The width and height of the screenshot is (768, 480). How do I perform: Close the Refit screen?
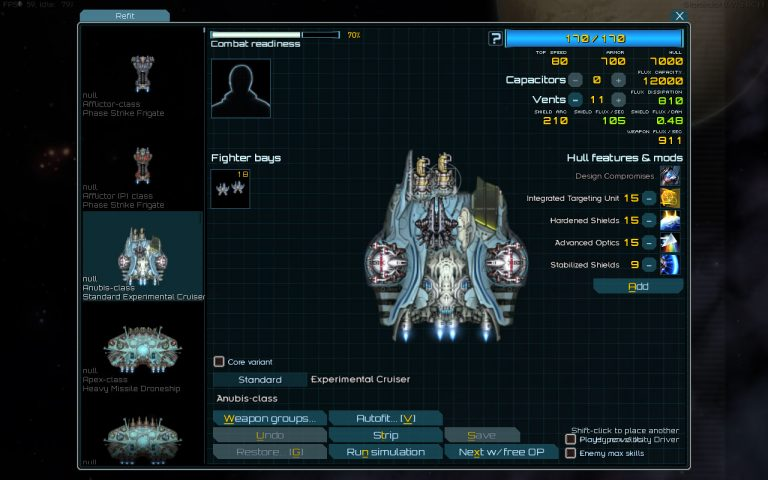tap(680, 16)
